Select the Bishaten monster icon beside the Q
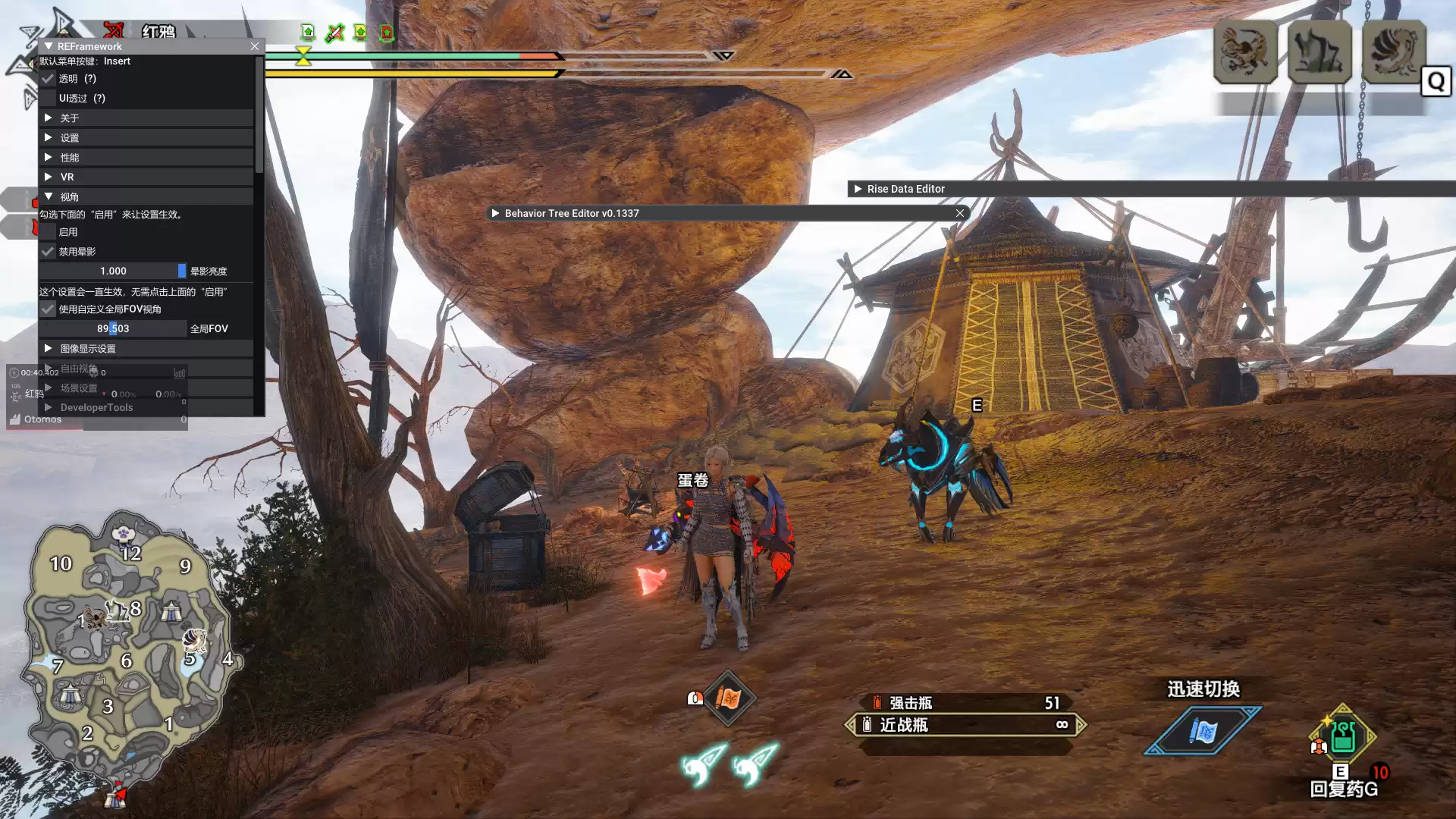1456x819 pixels. coord(1394,52)
